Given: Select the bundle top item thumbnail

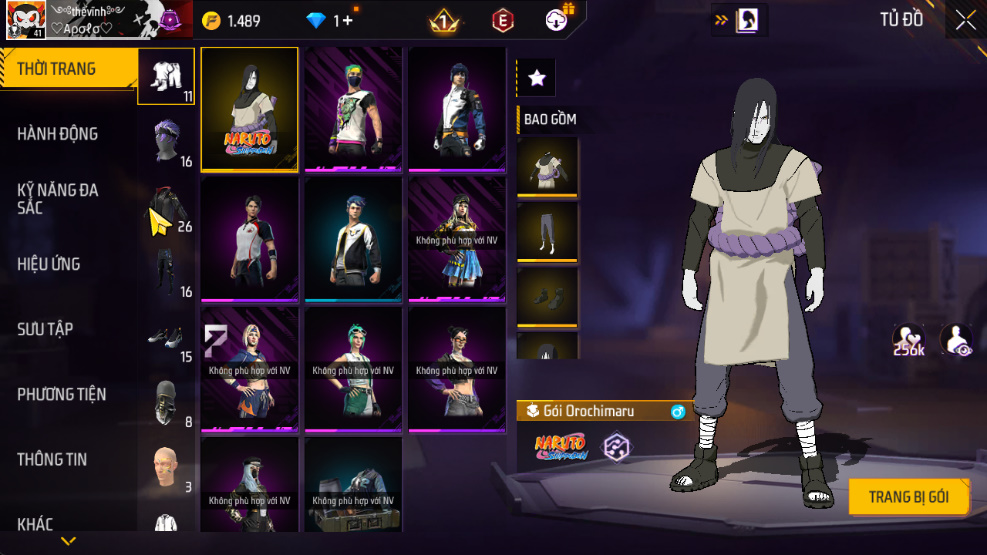Looking at the screenshot, I should click(547, 166).
